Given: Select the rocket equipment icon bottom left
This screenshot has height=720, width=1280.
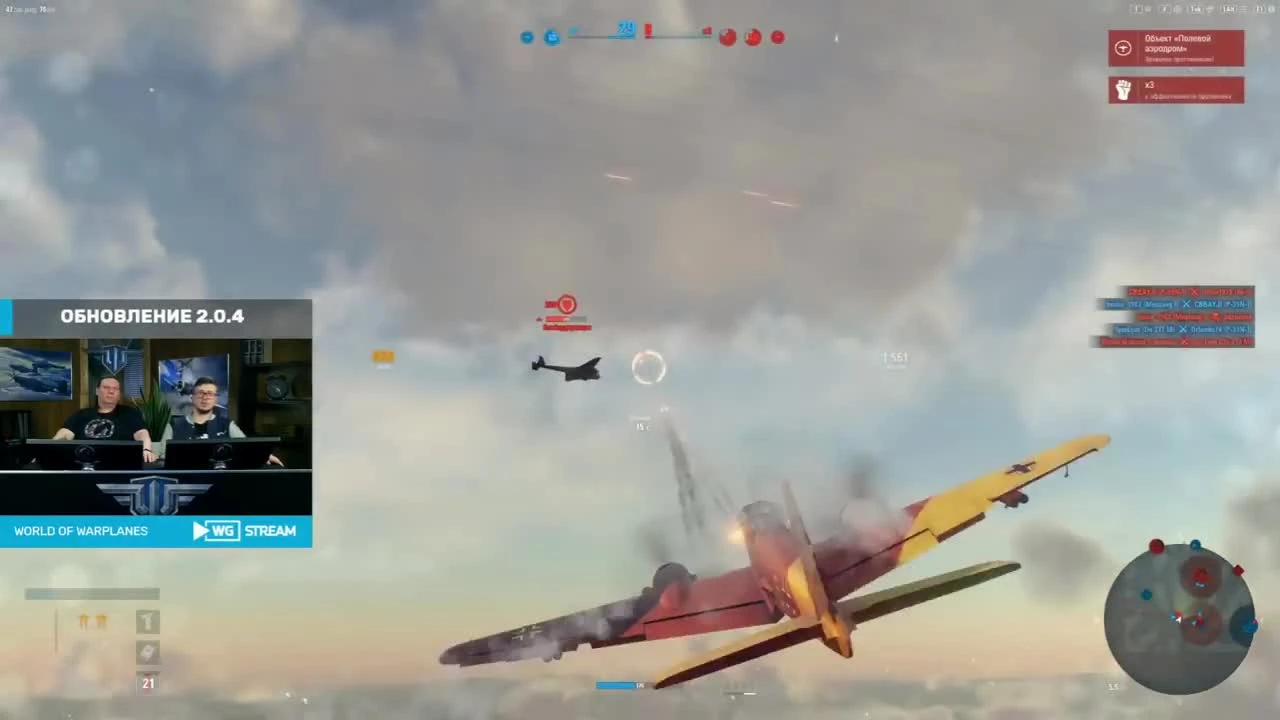Looking at the screenshot, I should [x=147, y=652].
